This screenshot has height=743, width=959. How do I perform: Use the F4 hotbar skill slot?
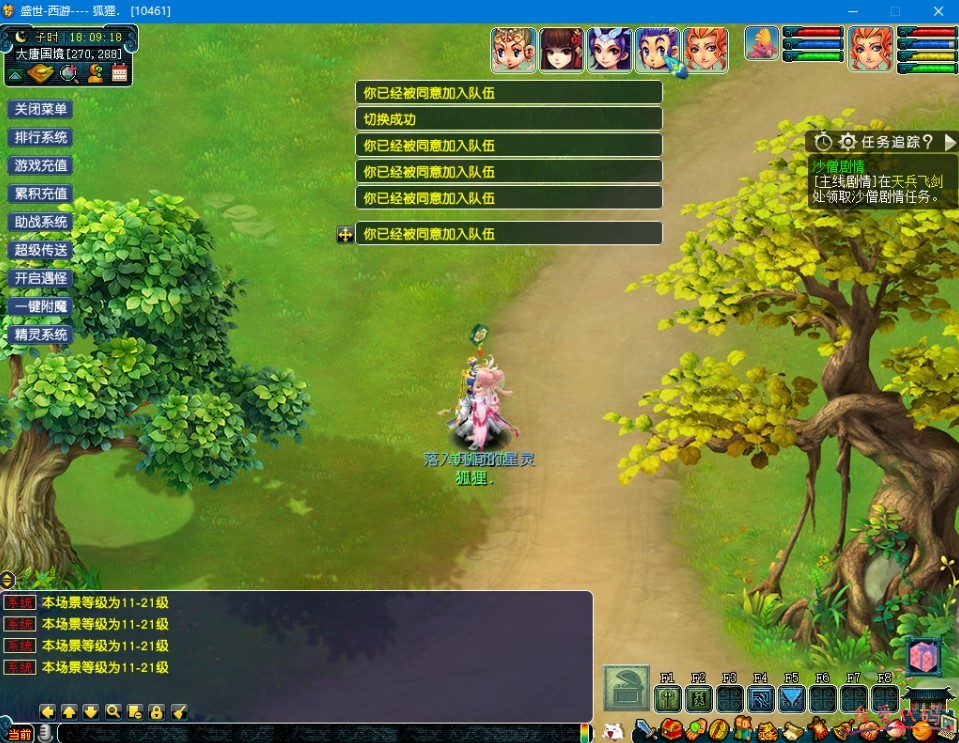point(760,698)
